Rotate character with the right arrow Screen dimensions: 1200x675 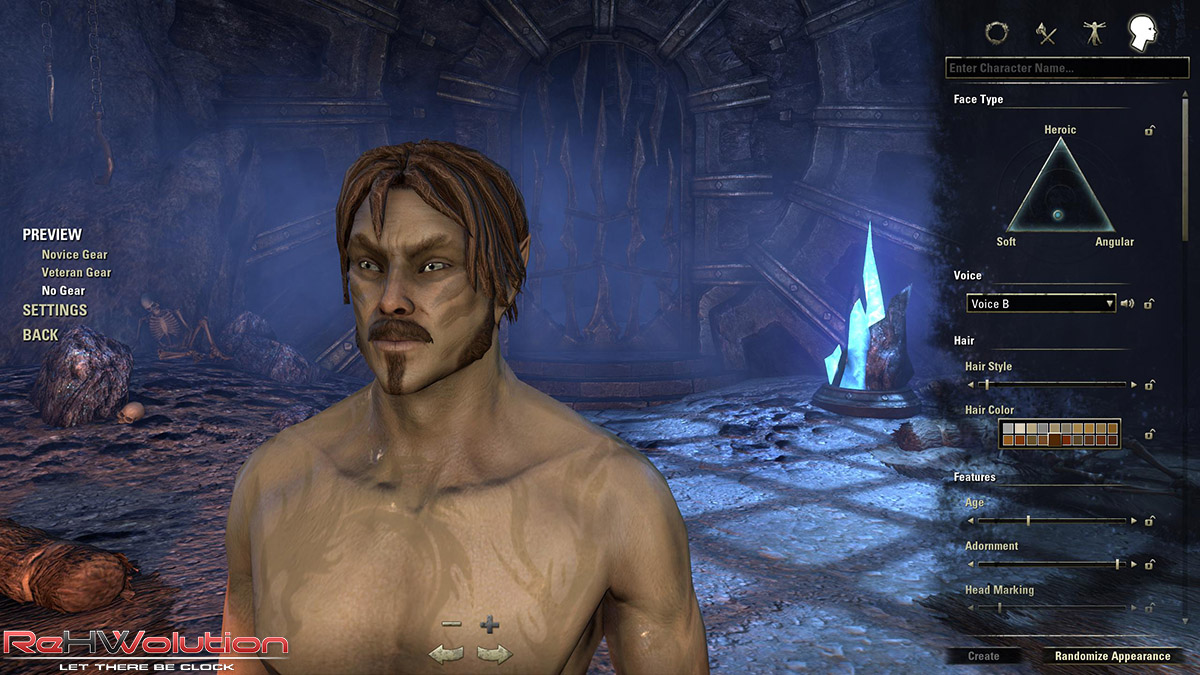click(494, 654)
